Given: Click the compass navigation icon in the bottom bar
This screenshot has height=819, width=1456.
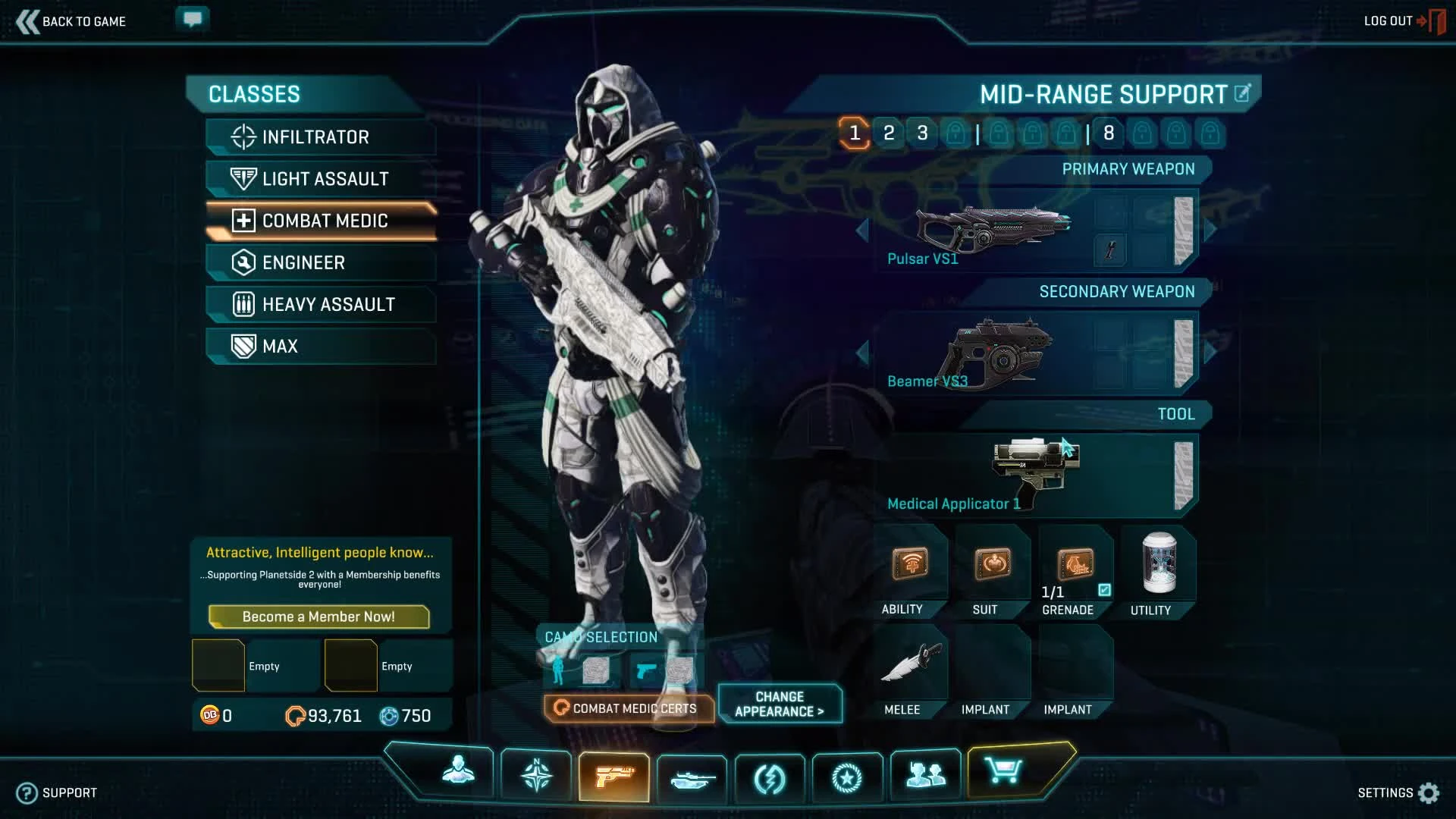Looking at the screenshot, I should click(x=536, y=775).
